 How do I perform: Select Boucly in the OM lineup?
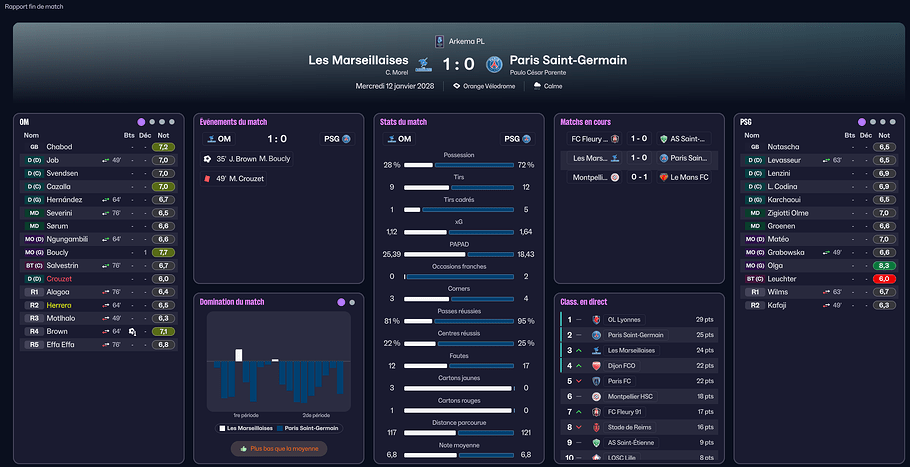pos(60,252)
